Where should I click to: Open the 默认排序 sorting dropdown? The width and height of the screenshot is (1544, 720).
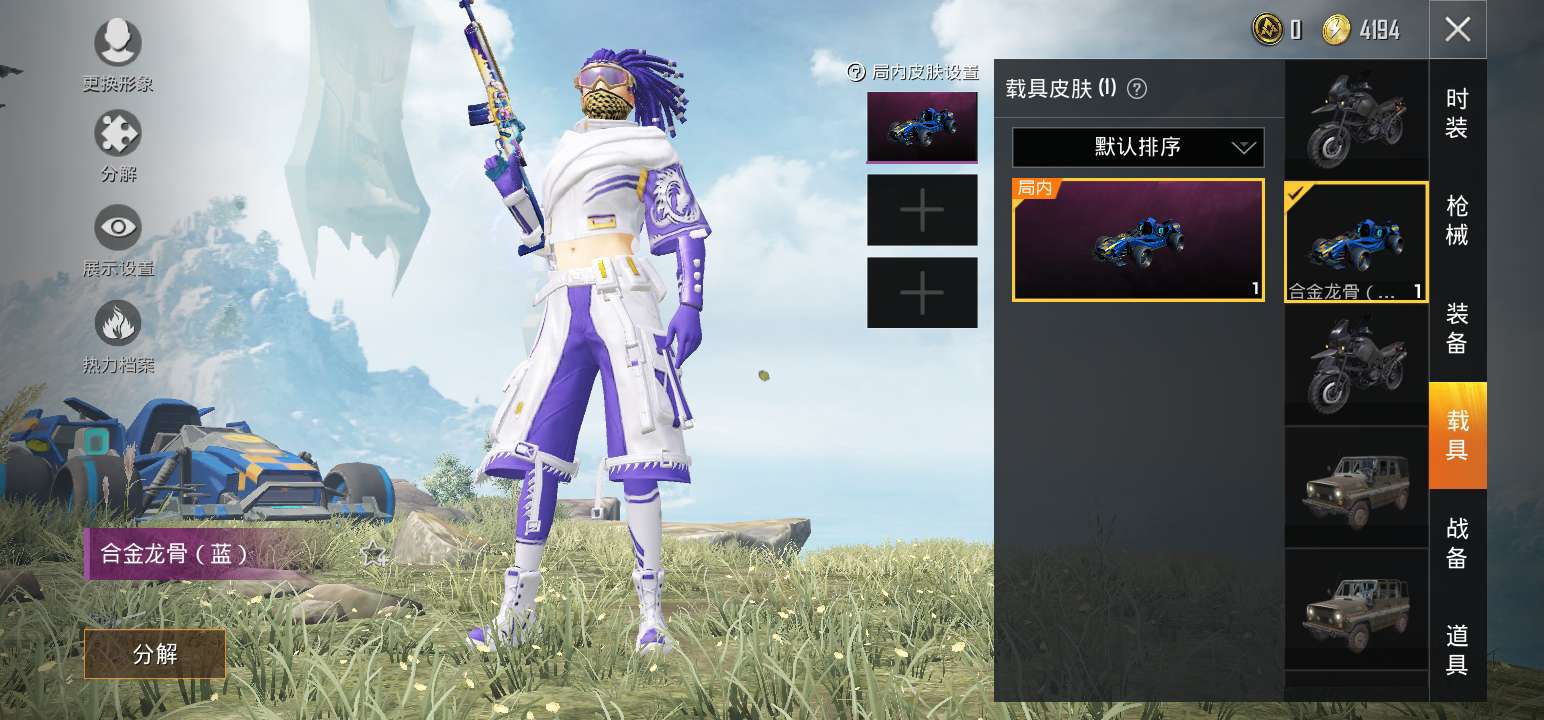(x=1138, y=147)
